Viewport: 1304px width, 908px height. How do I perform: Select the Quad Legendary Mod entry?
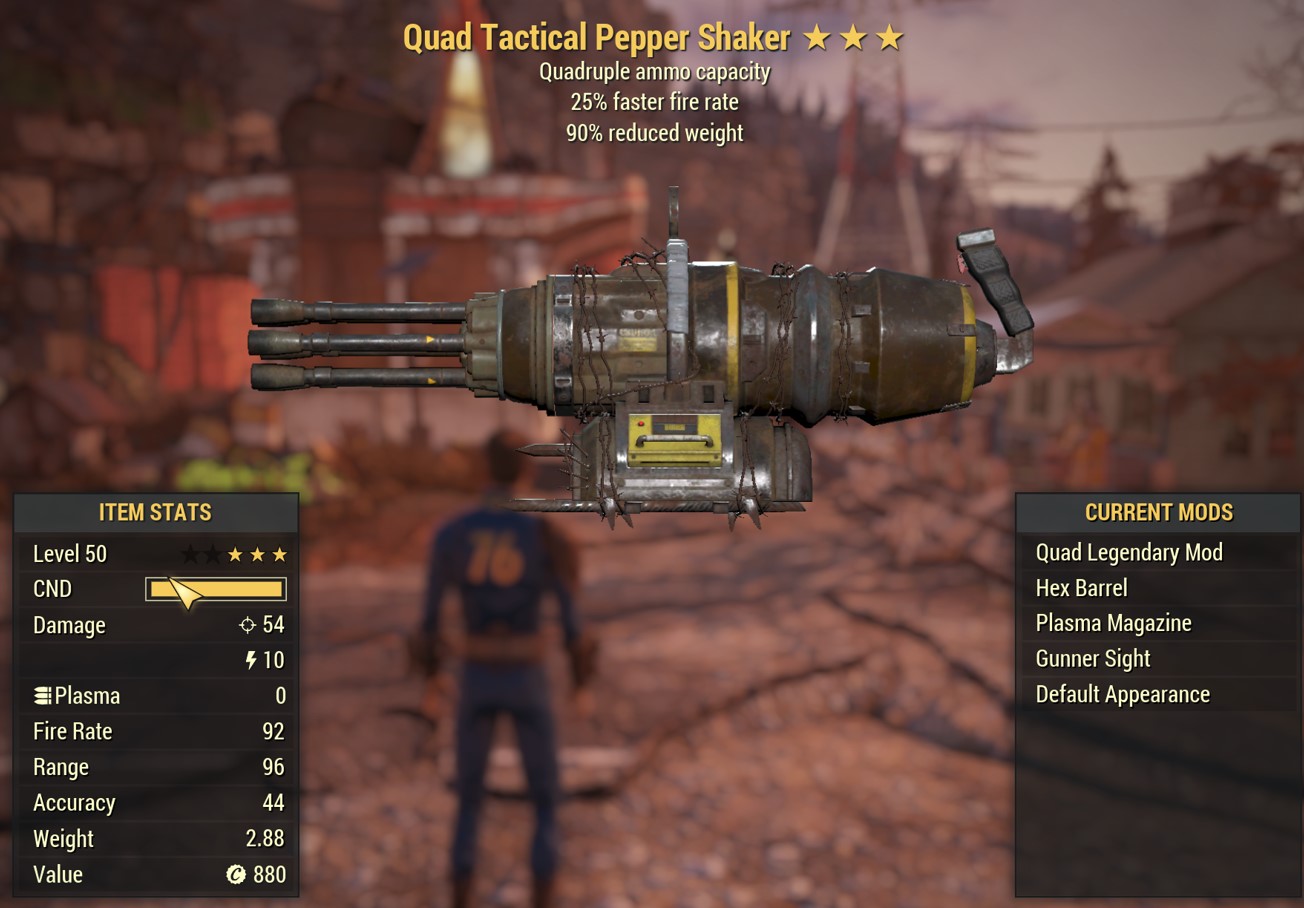tap(1128, 552)
